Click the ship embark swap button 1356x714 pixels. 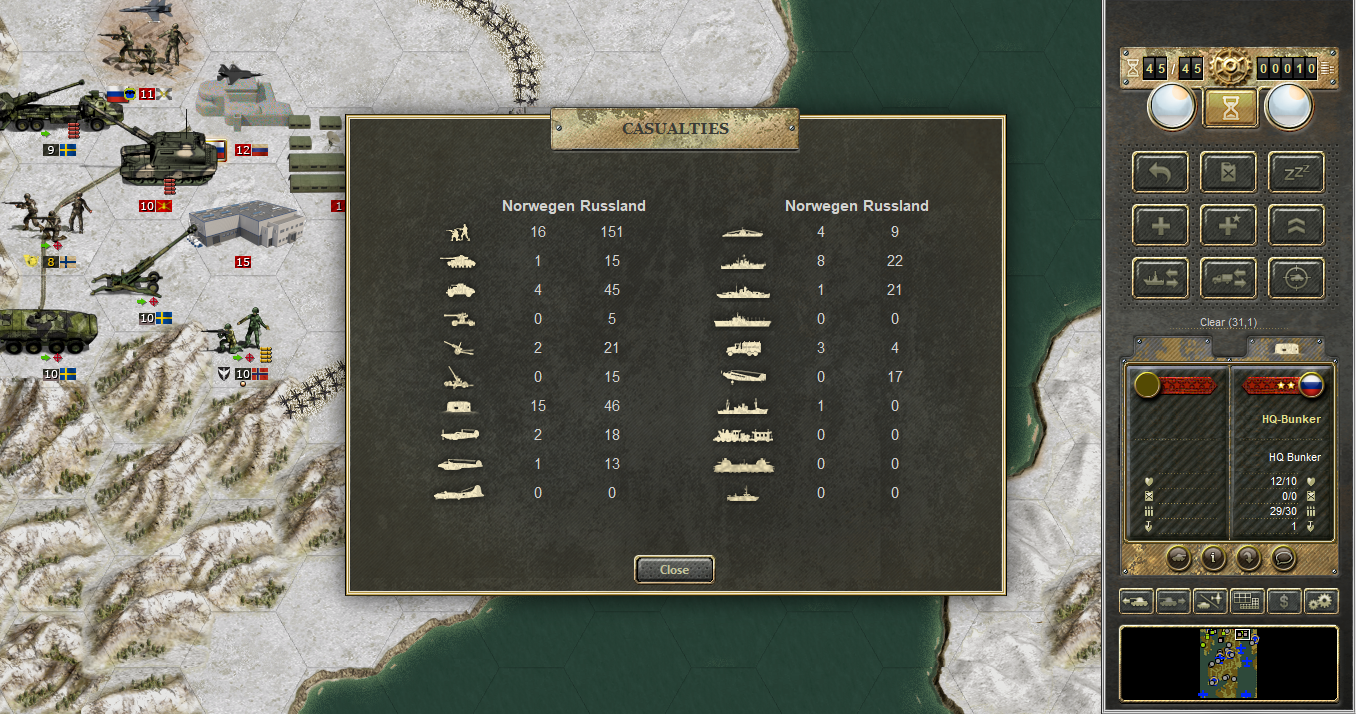1160,278
